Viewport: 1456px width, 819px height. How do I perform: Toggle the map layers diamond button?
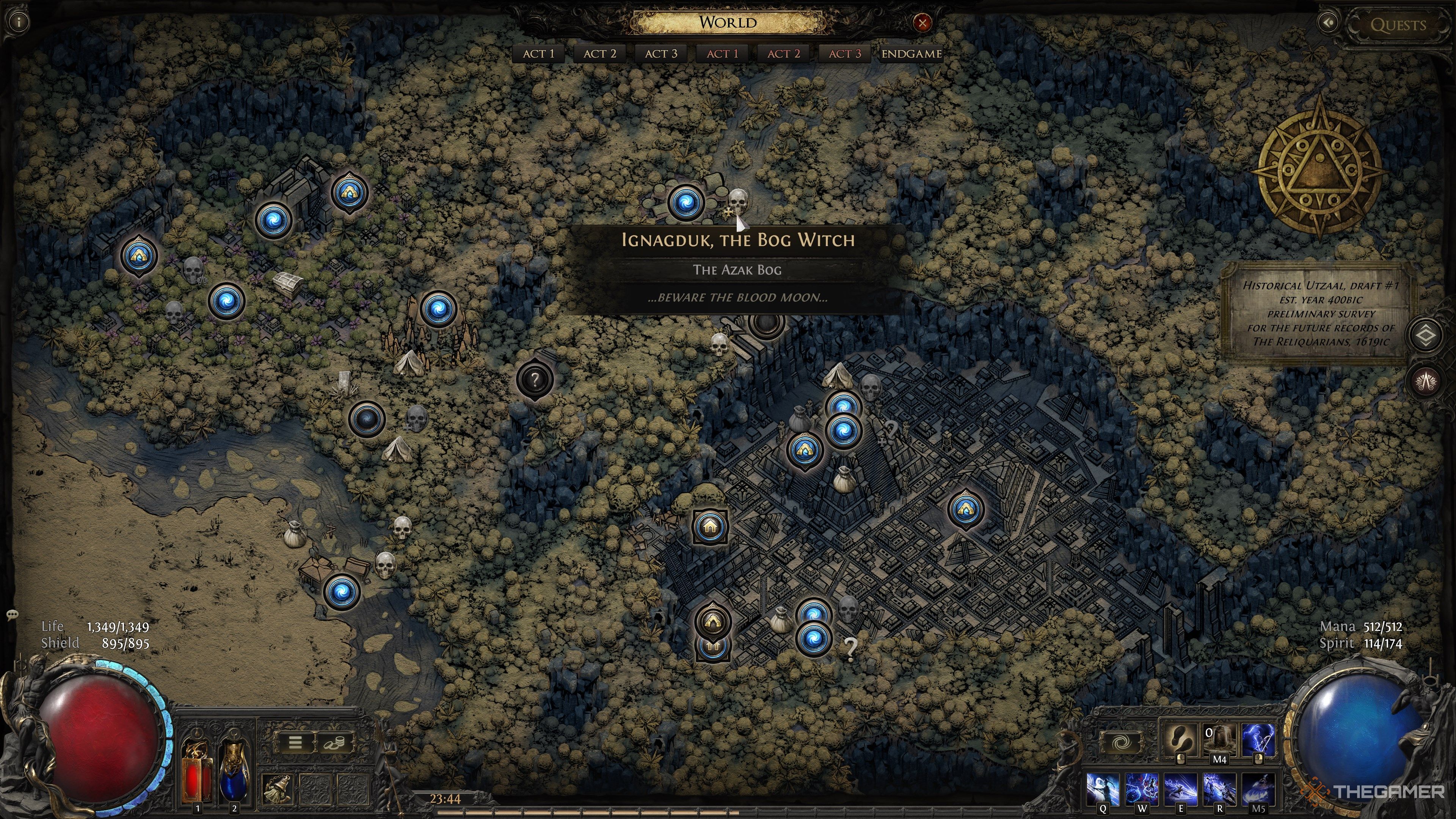point(1426,336)
